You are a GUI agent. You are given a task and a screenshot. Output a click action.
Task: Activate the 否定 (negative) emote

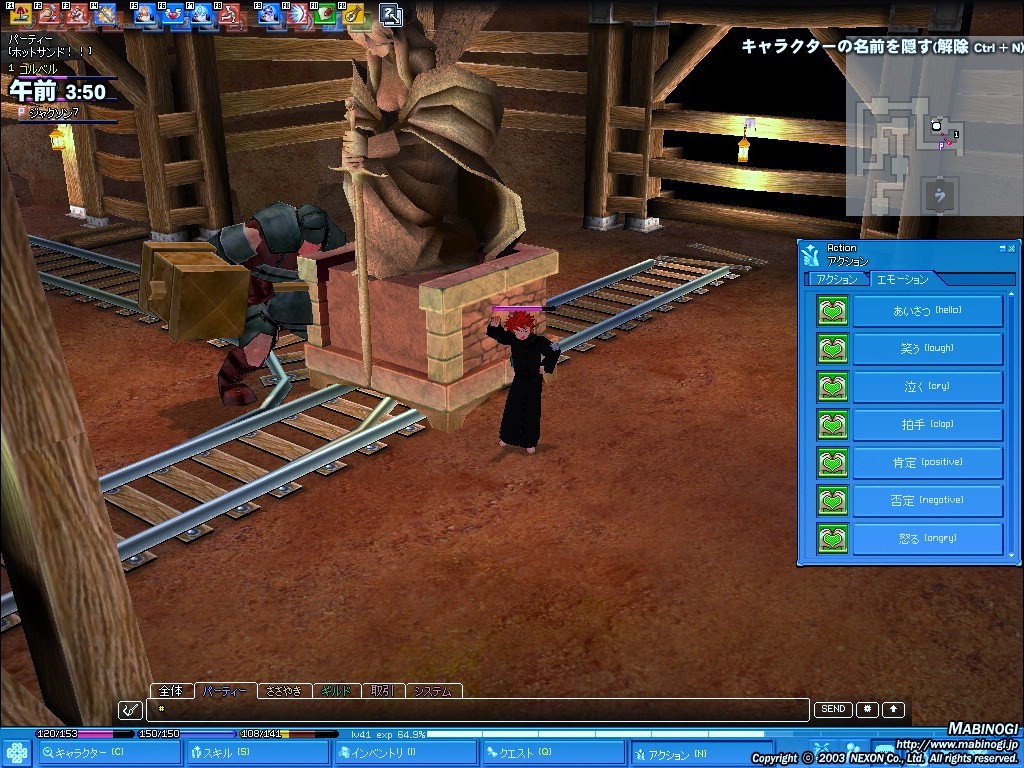click(927, 501)
